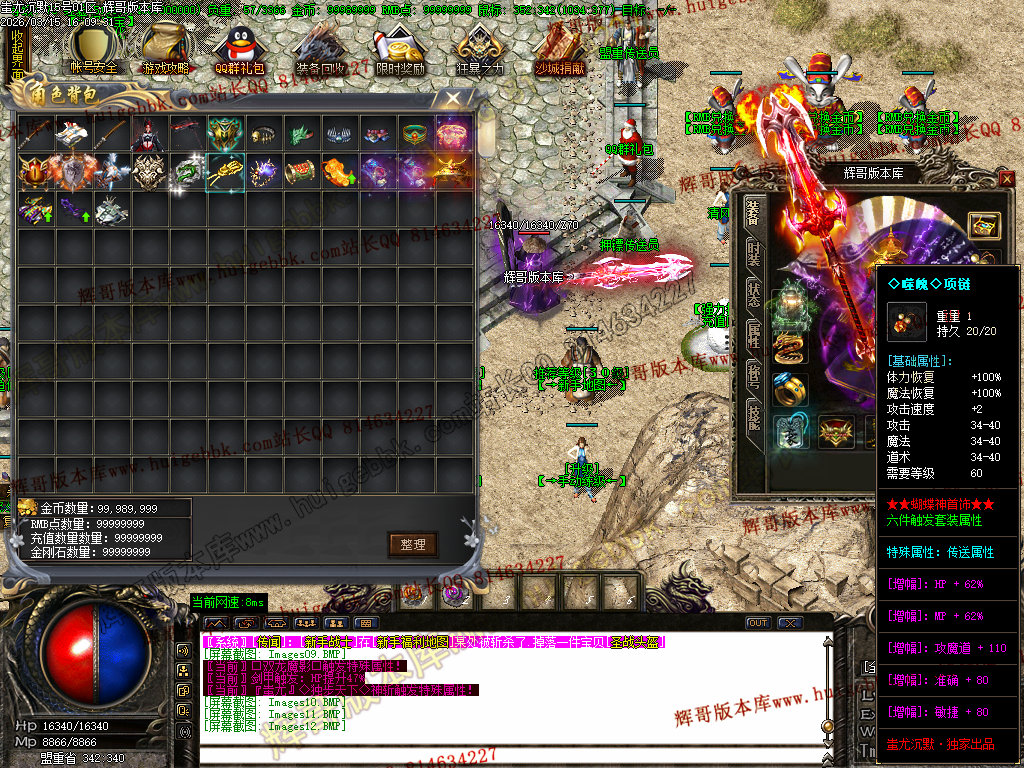
Task: Close the character equipment panel
Action: tap(1006, 179)
